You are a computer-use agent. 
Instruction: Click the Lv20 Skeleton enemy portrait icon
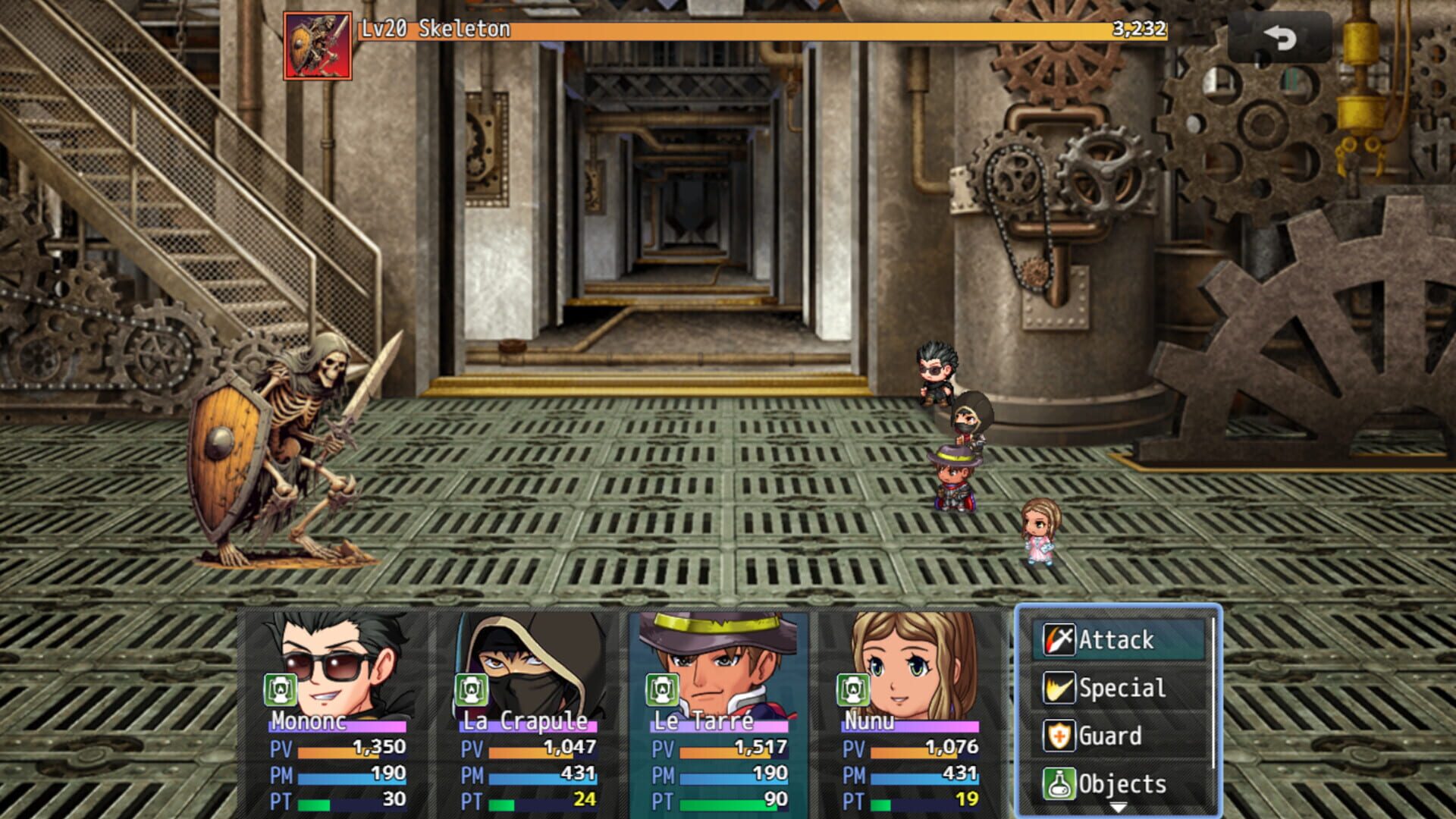318,44
